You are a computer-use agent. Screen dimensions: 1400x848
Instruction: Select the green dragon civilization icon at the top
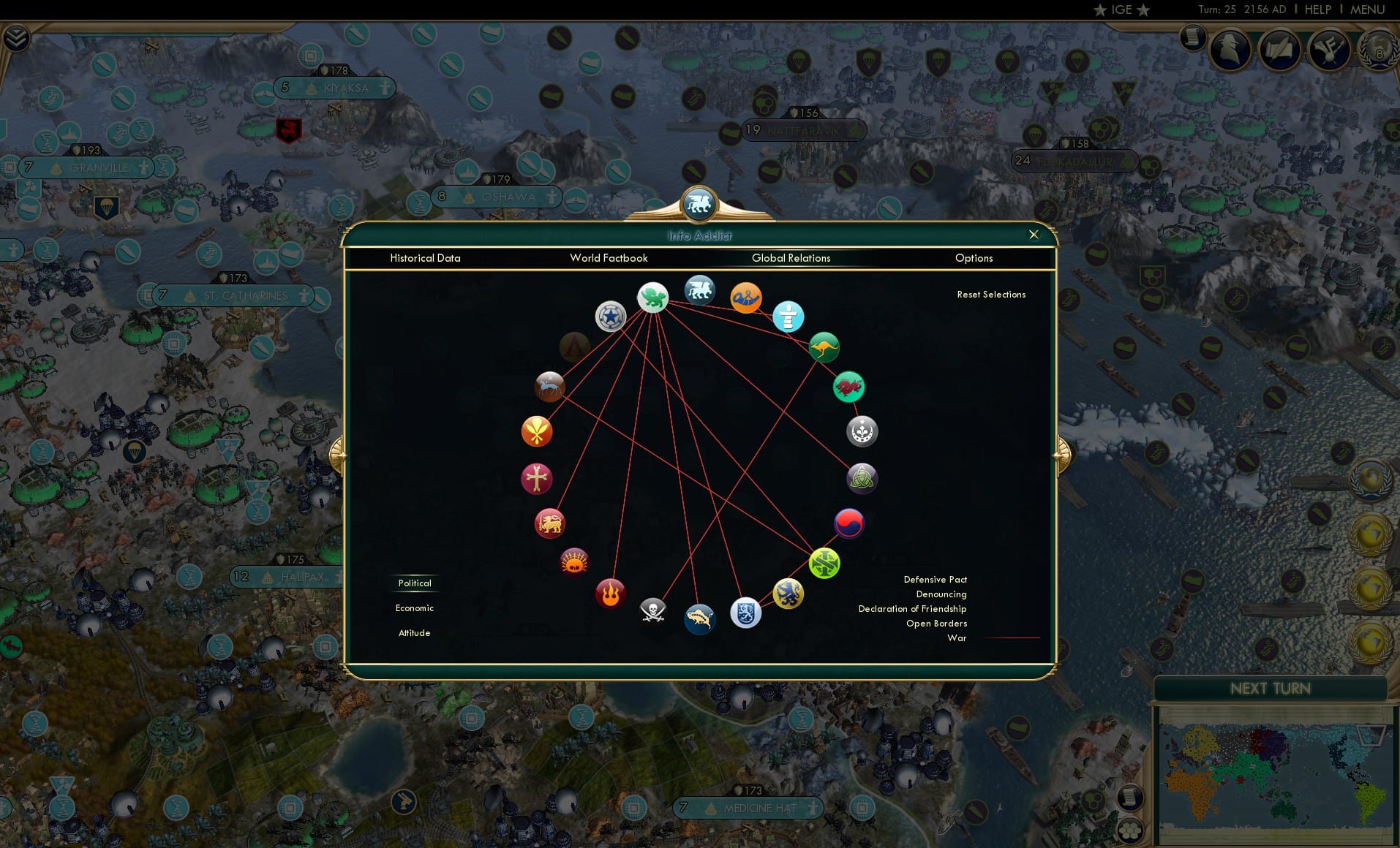[653, 298]
